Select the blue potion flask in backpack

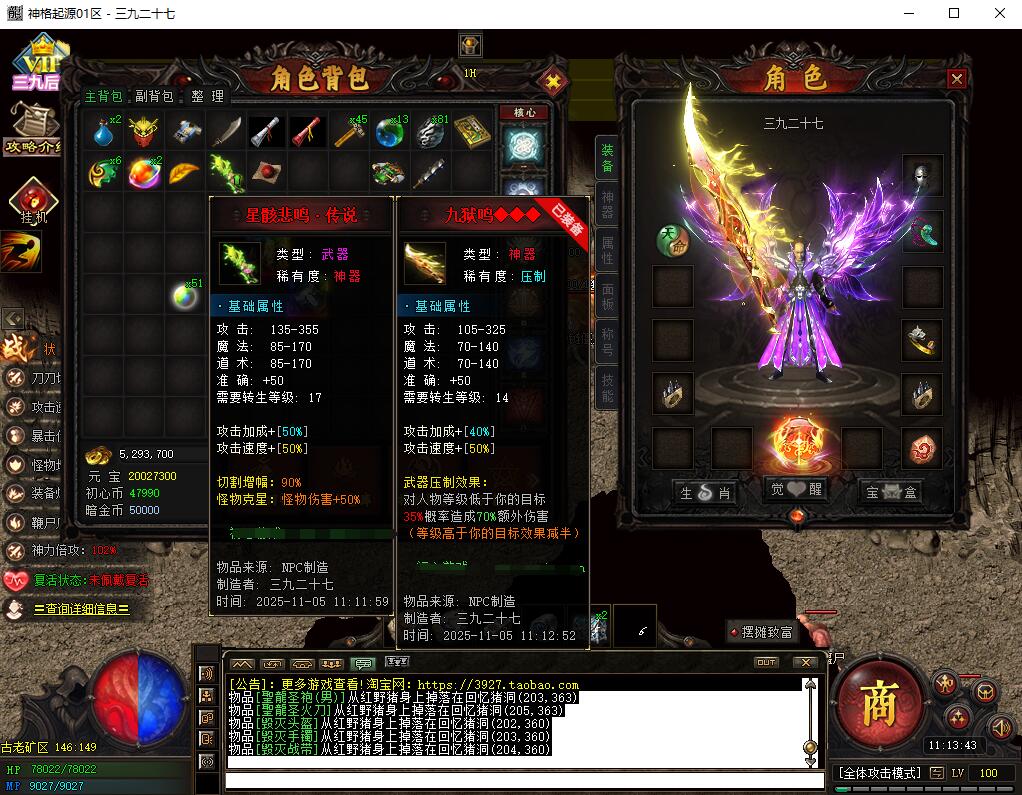tap(105, 131)
